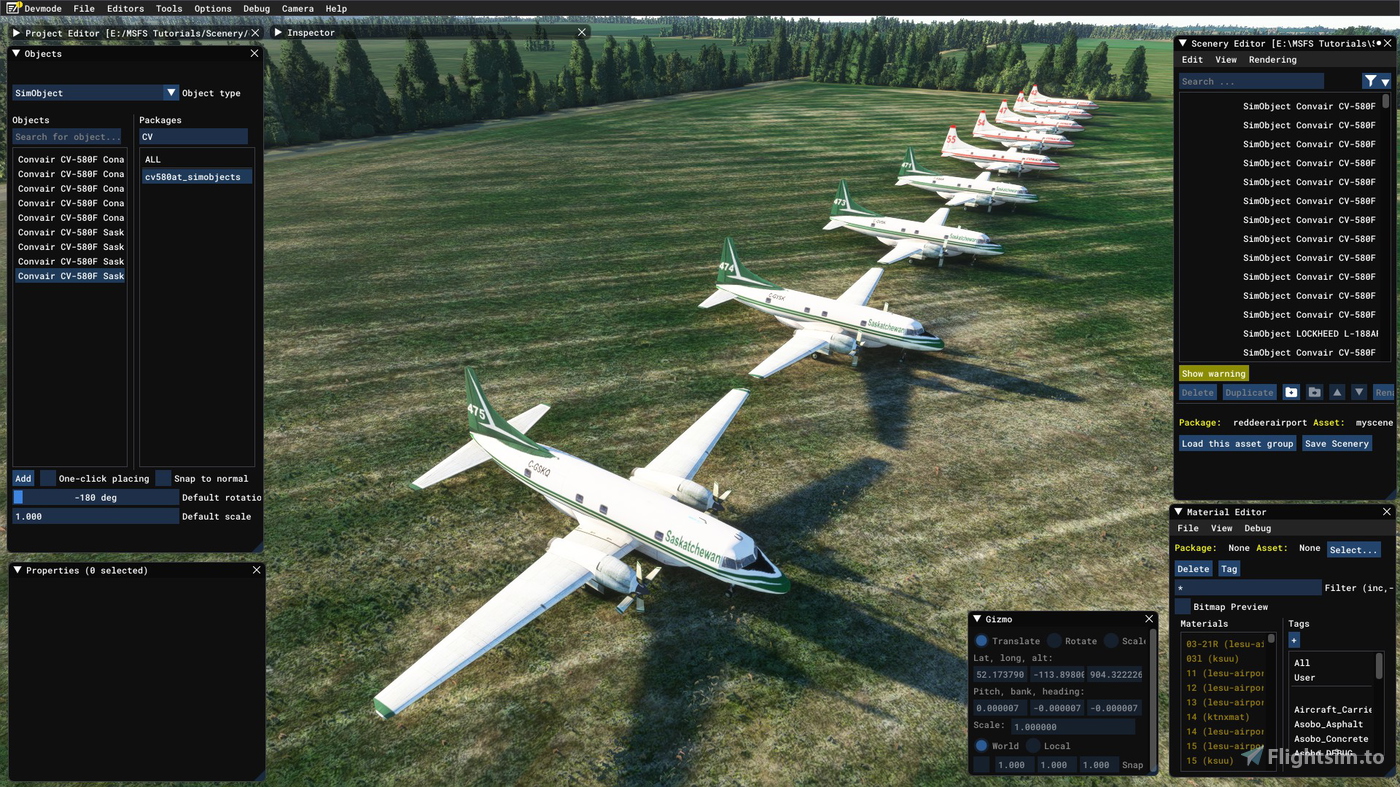Screen dimensions: 1400x787
Task: Click the Show warning button
Action: pos(1213,374)
